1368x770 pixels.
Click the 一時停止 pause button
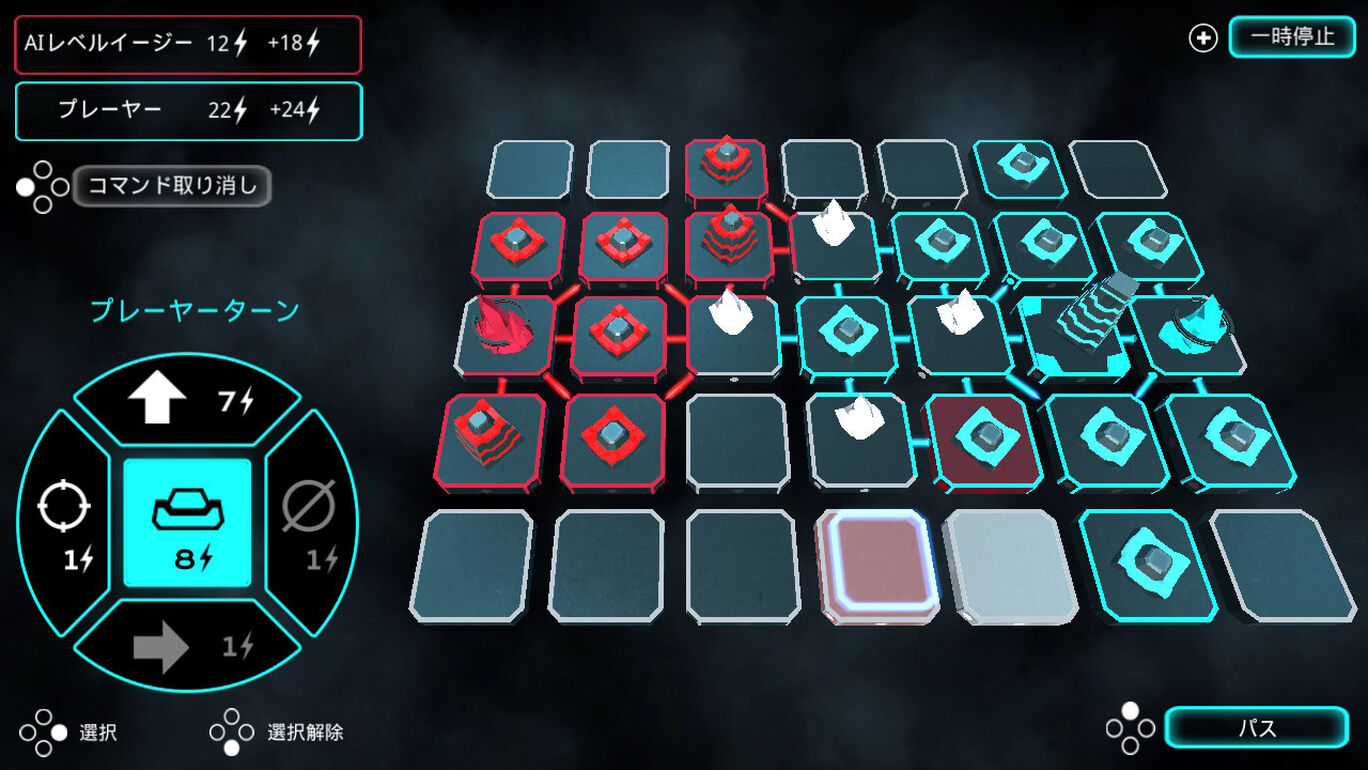tap(1291, 37)
